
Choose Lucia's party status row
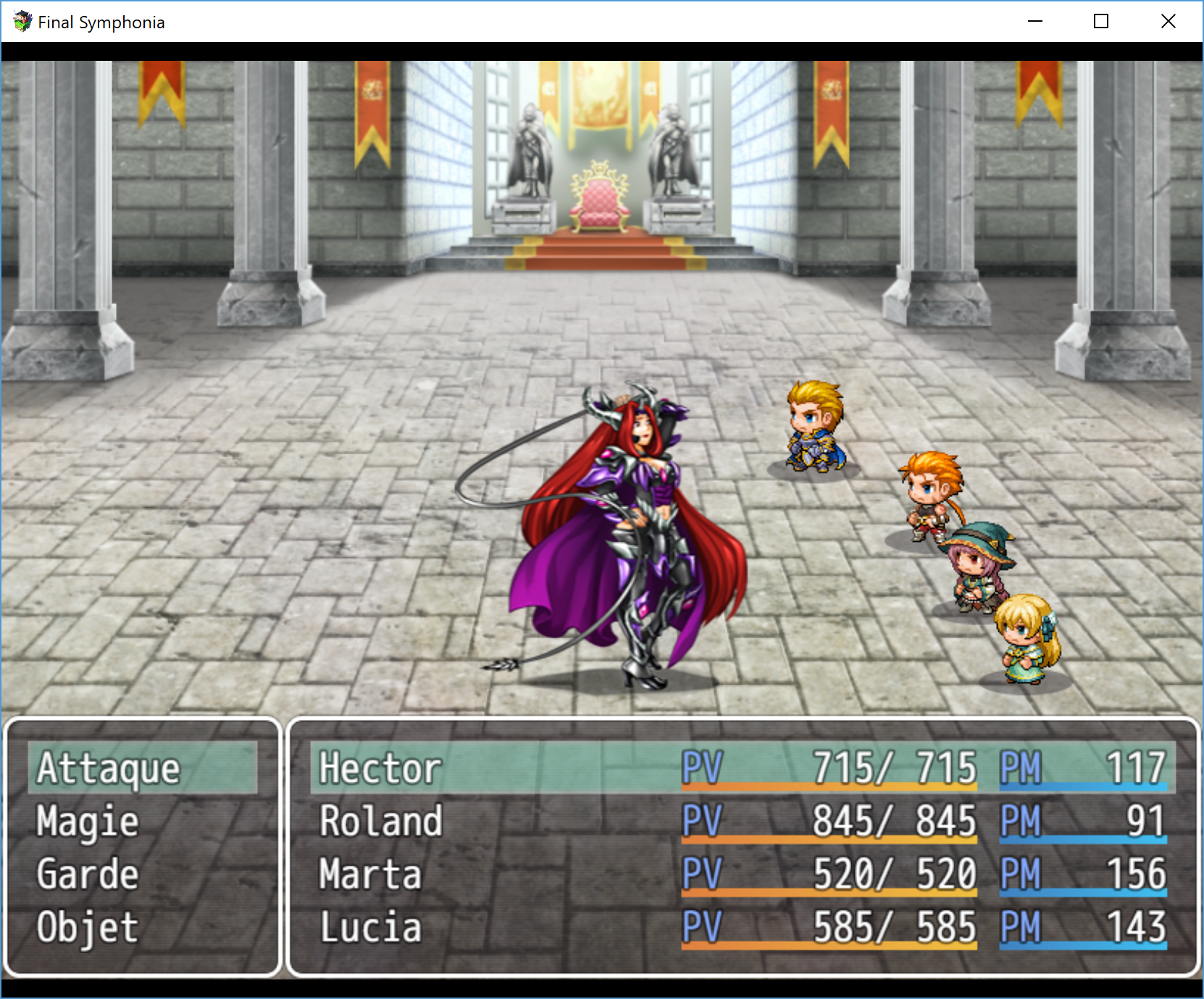pos(743,927)
